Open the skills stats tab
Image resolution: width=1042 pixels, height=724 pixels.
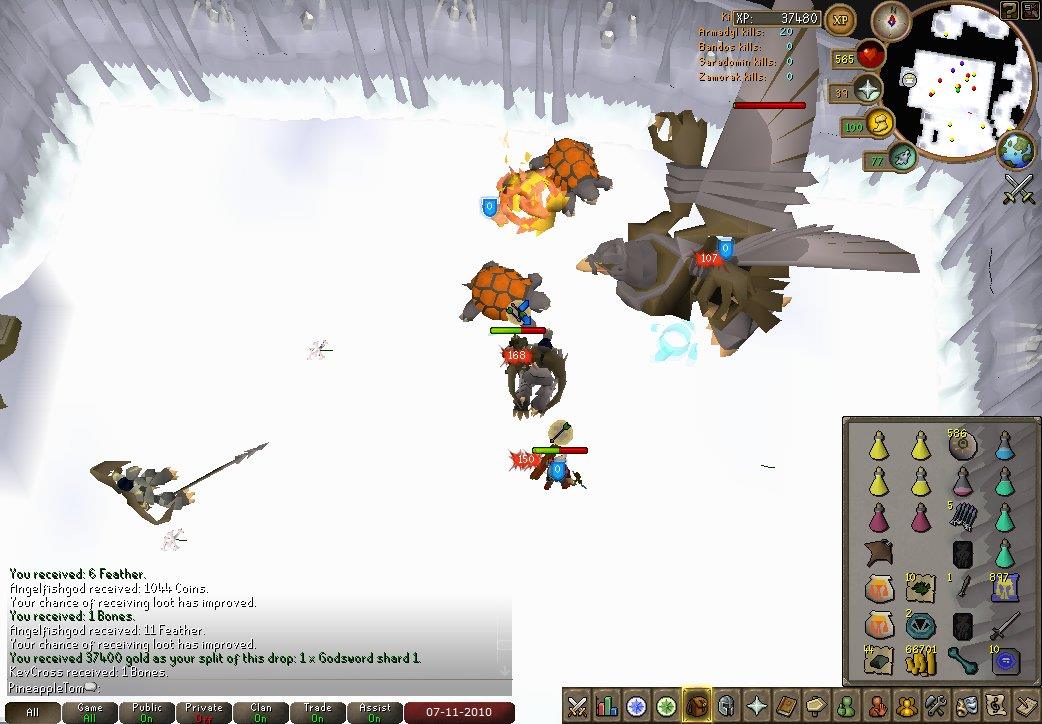607,704
